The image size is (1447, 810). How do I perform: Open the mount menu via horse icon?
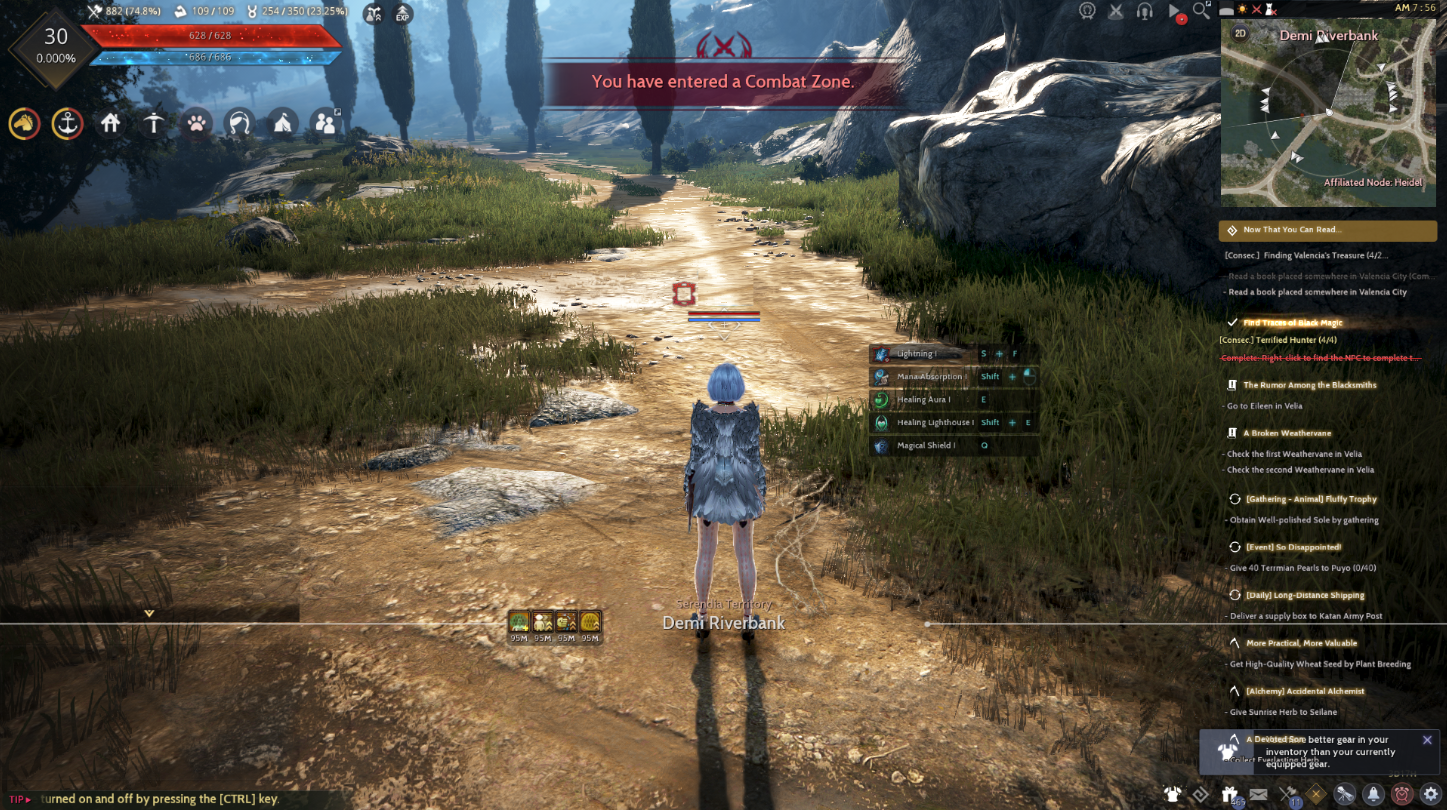point(23,123)
